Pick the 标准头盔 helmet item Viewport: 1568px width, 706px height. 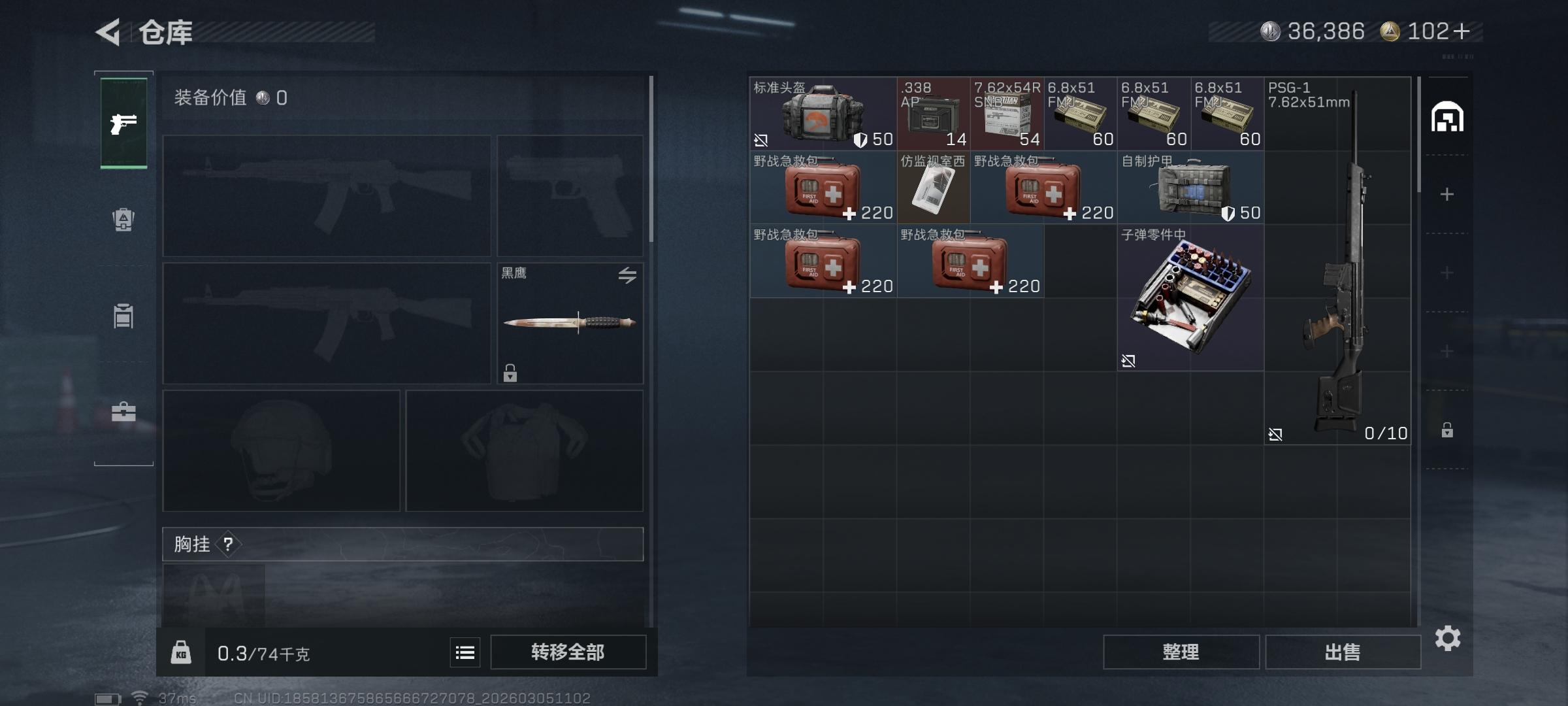click(823, 114)
